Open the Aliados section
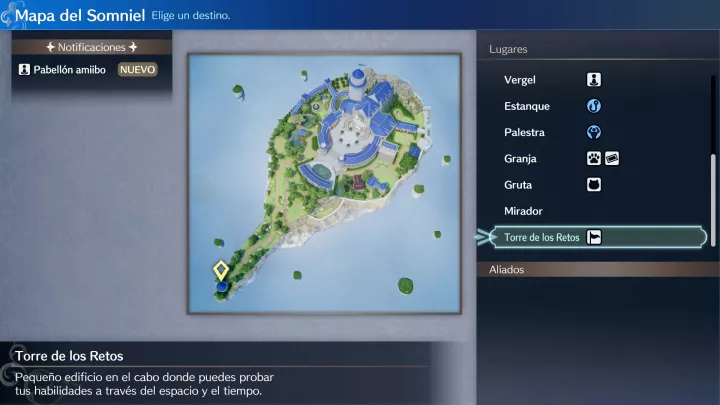Viewport: 720px width, 405px height. (x=507, y=269)
